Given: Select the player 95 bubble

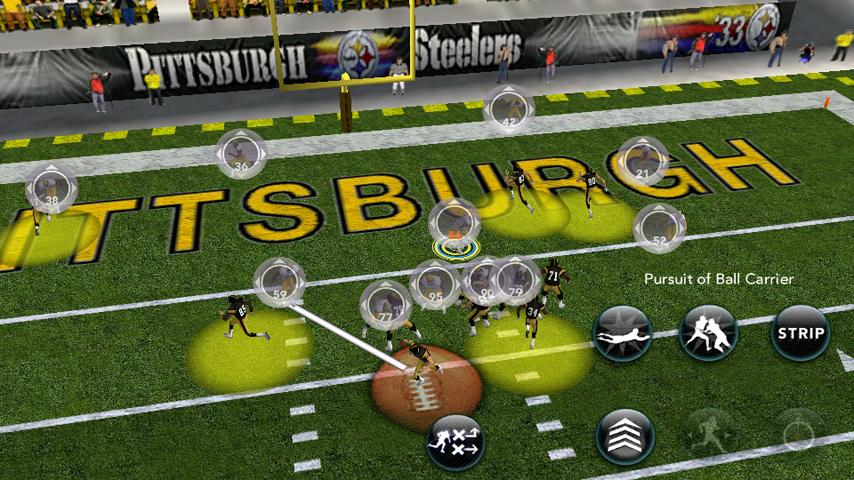Looking at the screenshot, I should pos(435,285).
